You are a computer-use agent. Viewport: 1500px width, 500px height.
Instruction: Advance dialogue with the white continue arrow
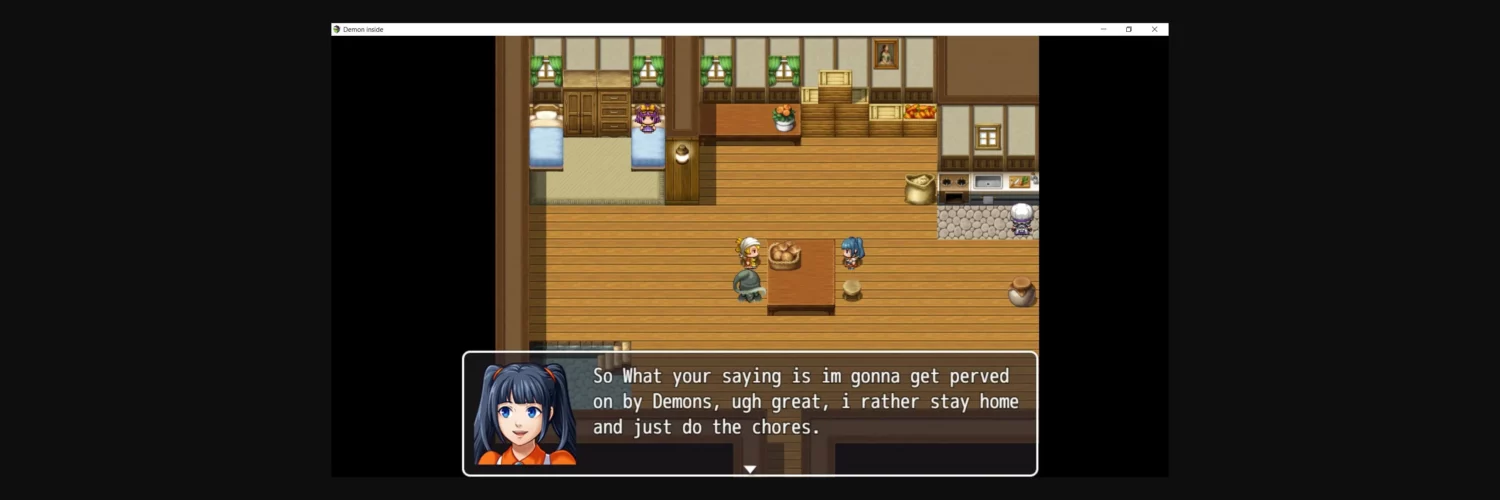tap(750, 469)
